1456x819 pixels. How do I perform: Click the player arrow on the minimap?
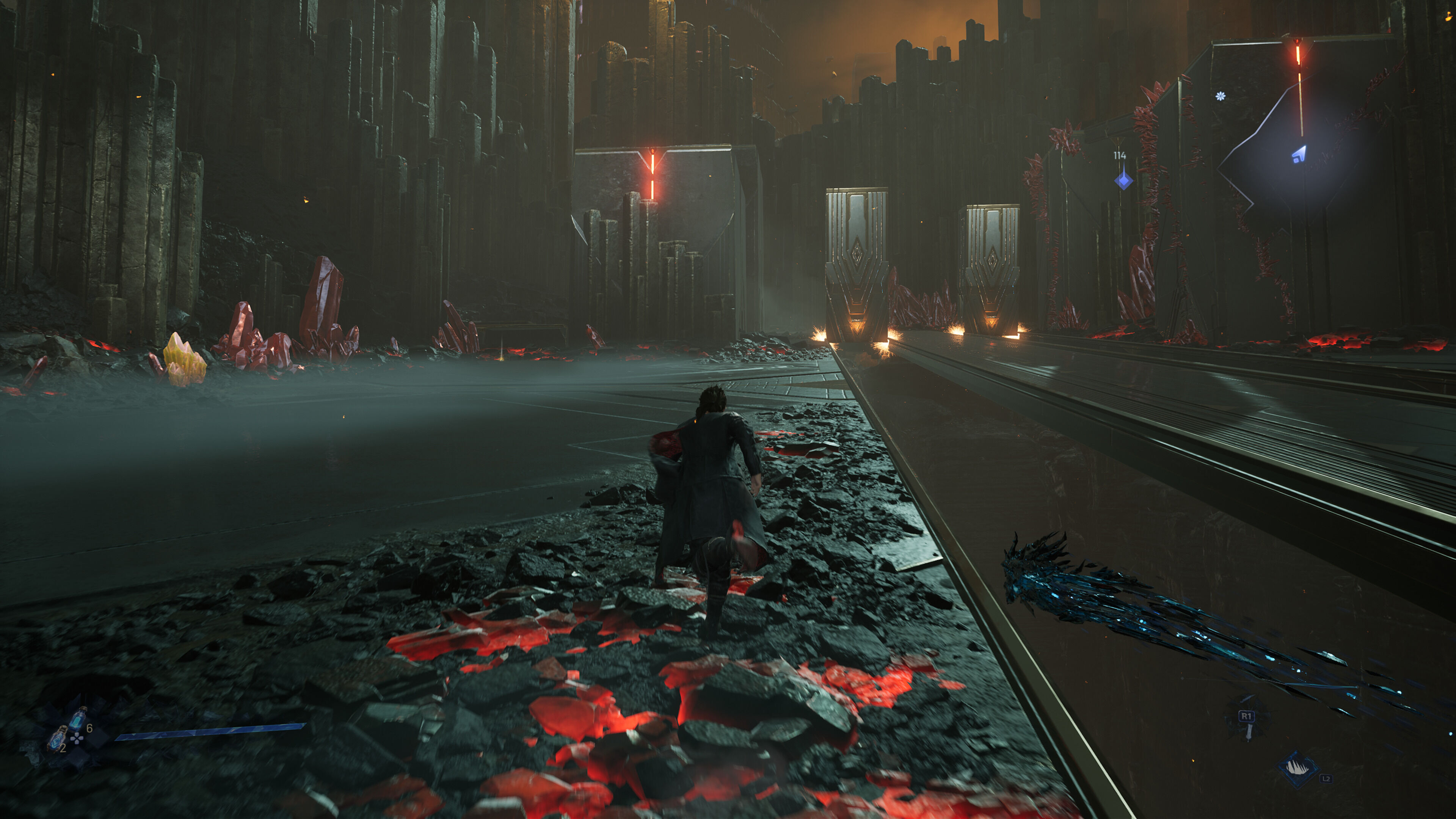pos(1299,154)
